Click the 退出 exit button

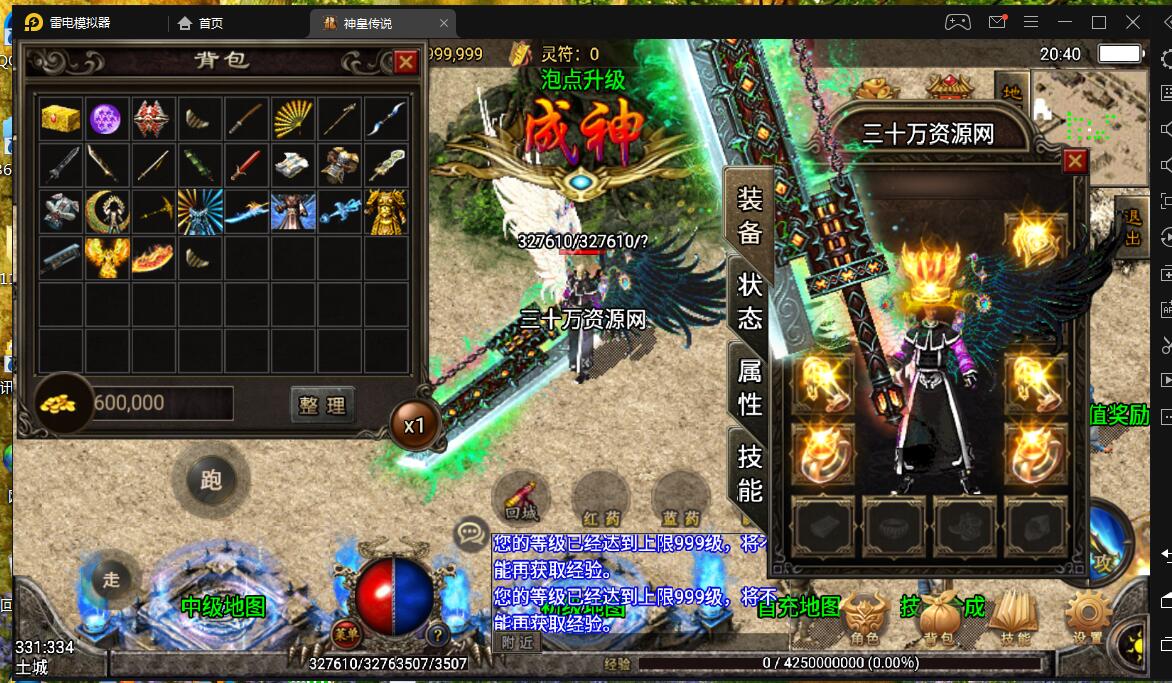pyautogui.click(x=1132, y=226)
